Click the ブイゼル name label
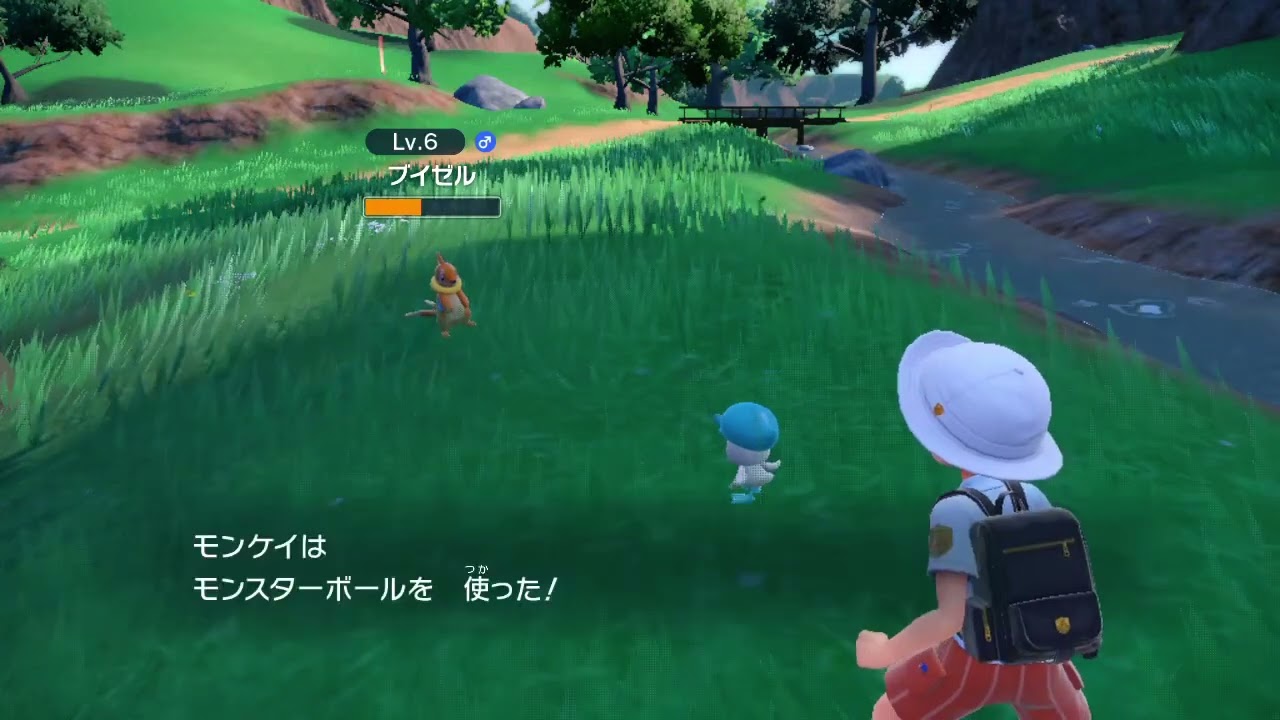The width and height of the screenshot is (1280, 720). pos(431,175)
